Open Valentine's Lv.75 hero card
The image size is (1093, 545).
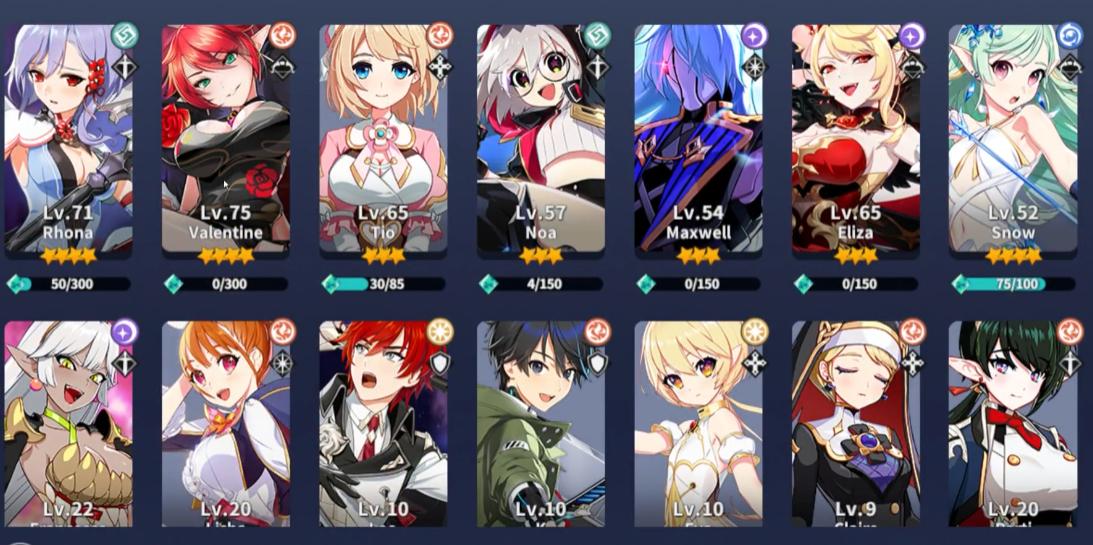click(226, 138)
